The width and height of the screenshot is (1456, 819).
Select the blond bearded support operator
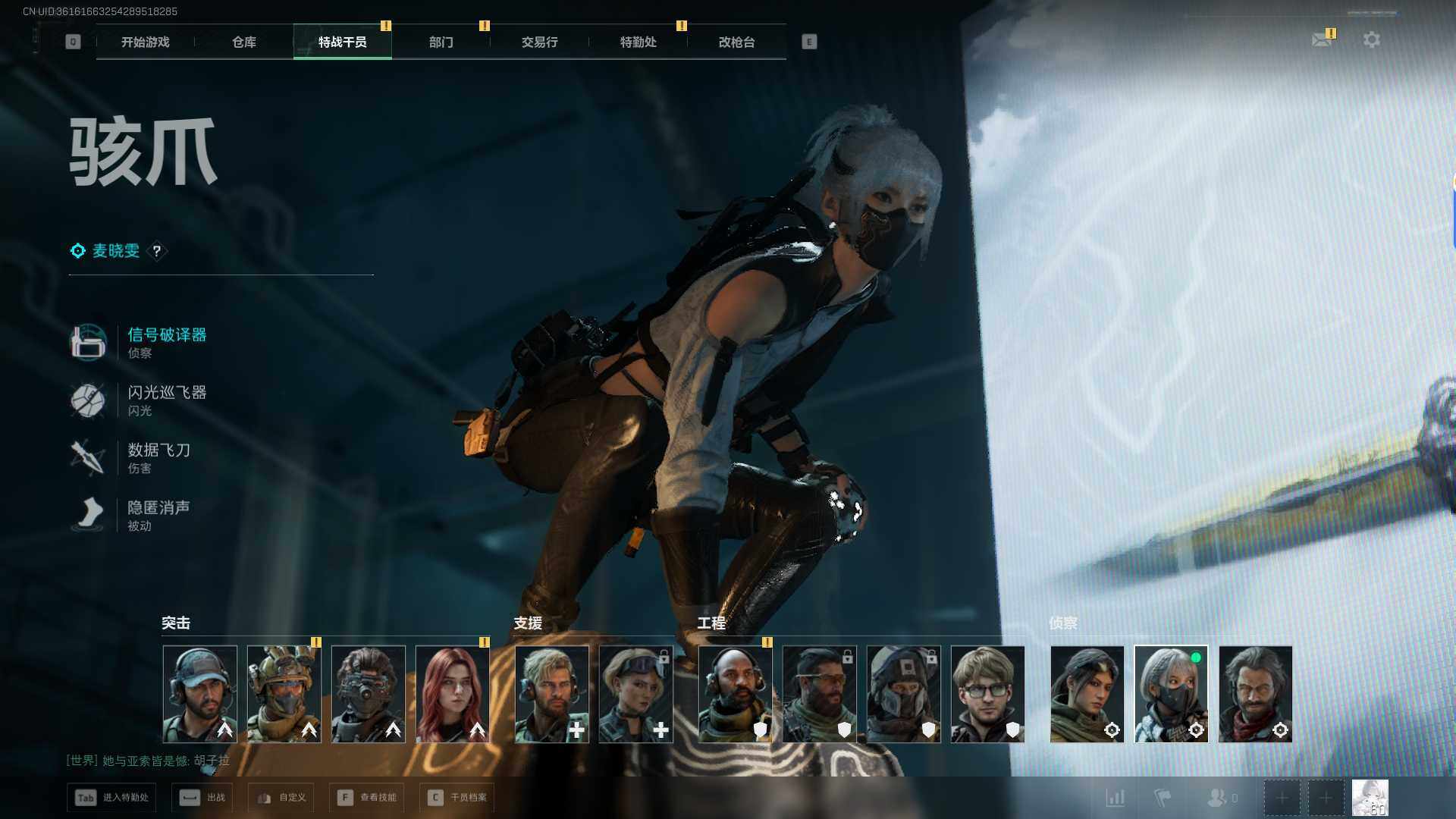[552, 694]
